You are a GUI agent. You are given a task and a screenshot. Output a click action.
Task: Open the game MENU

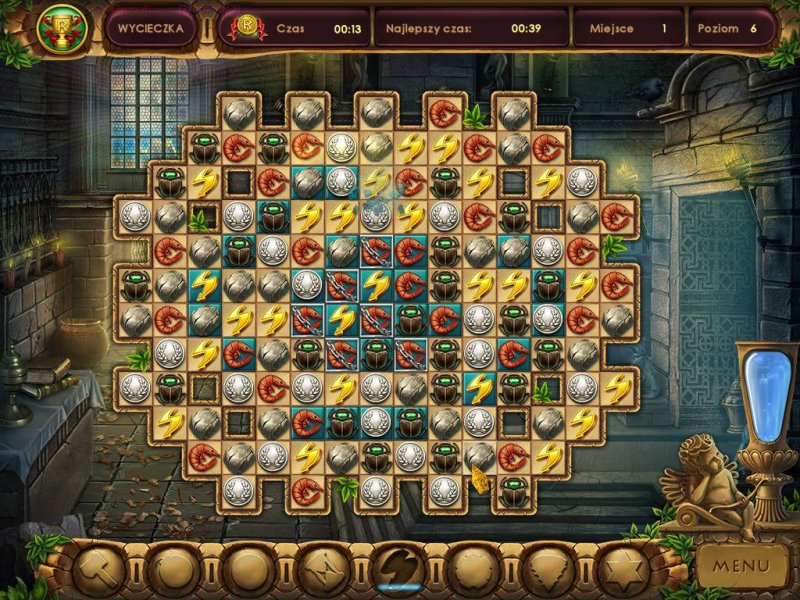741,566
